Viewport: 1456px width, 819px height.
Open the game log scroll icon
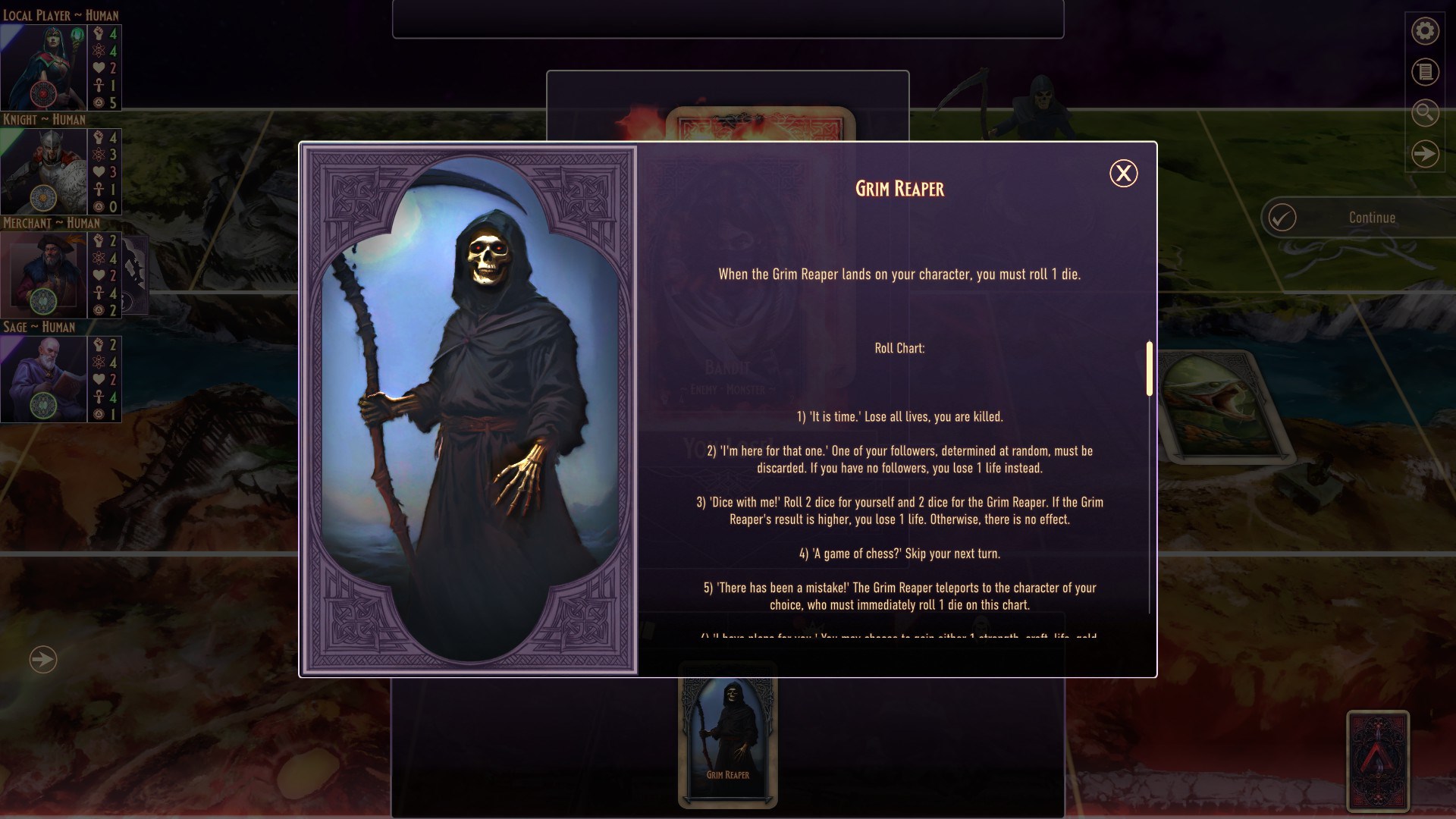[1425, 72]
